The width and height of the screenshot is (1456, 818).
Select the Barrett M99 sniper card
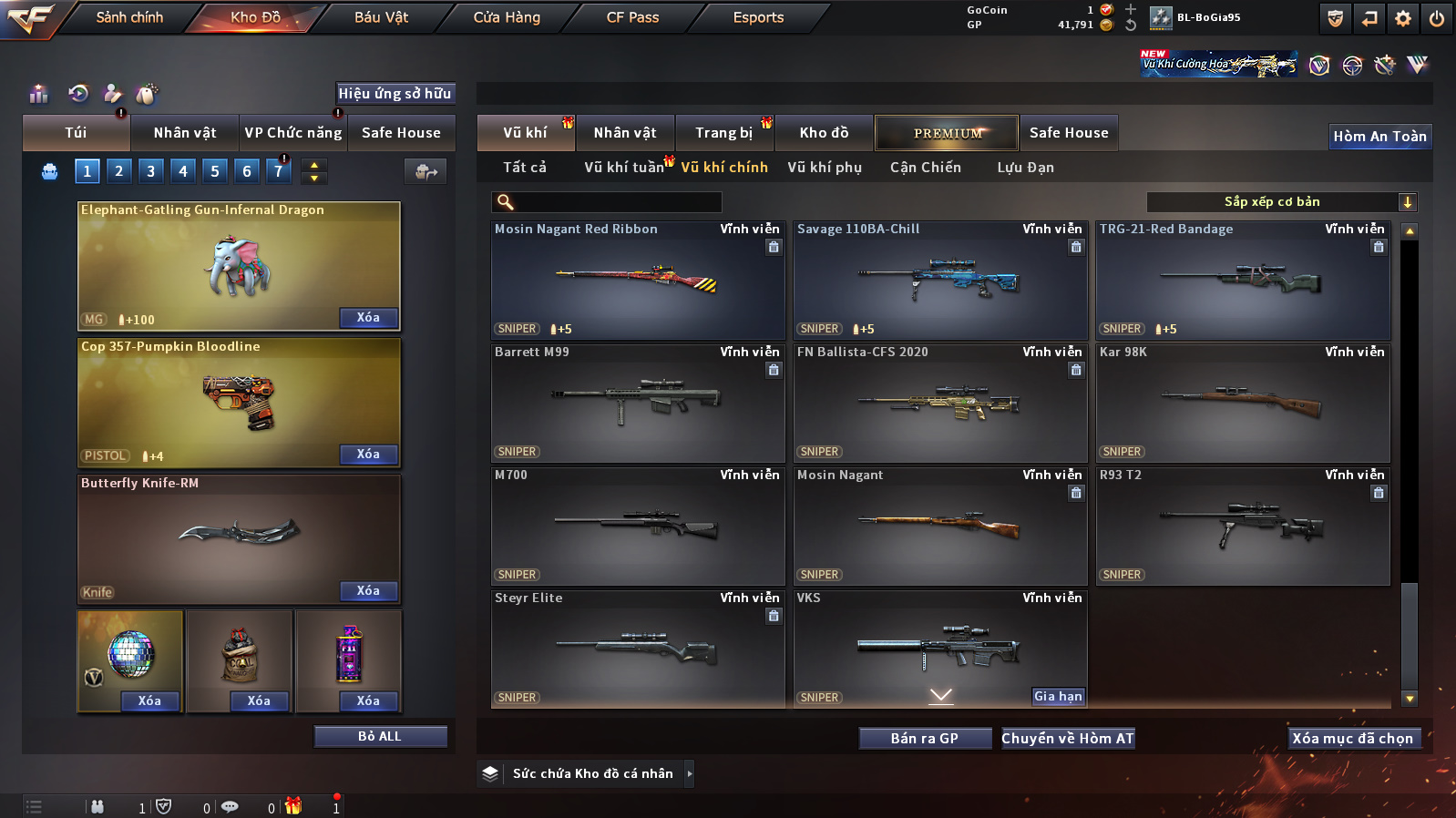tap(638, 403)
